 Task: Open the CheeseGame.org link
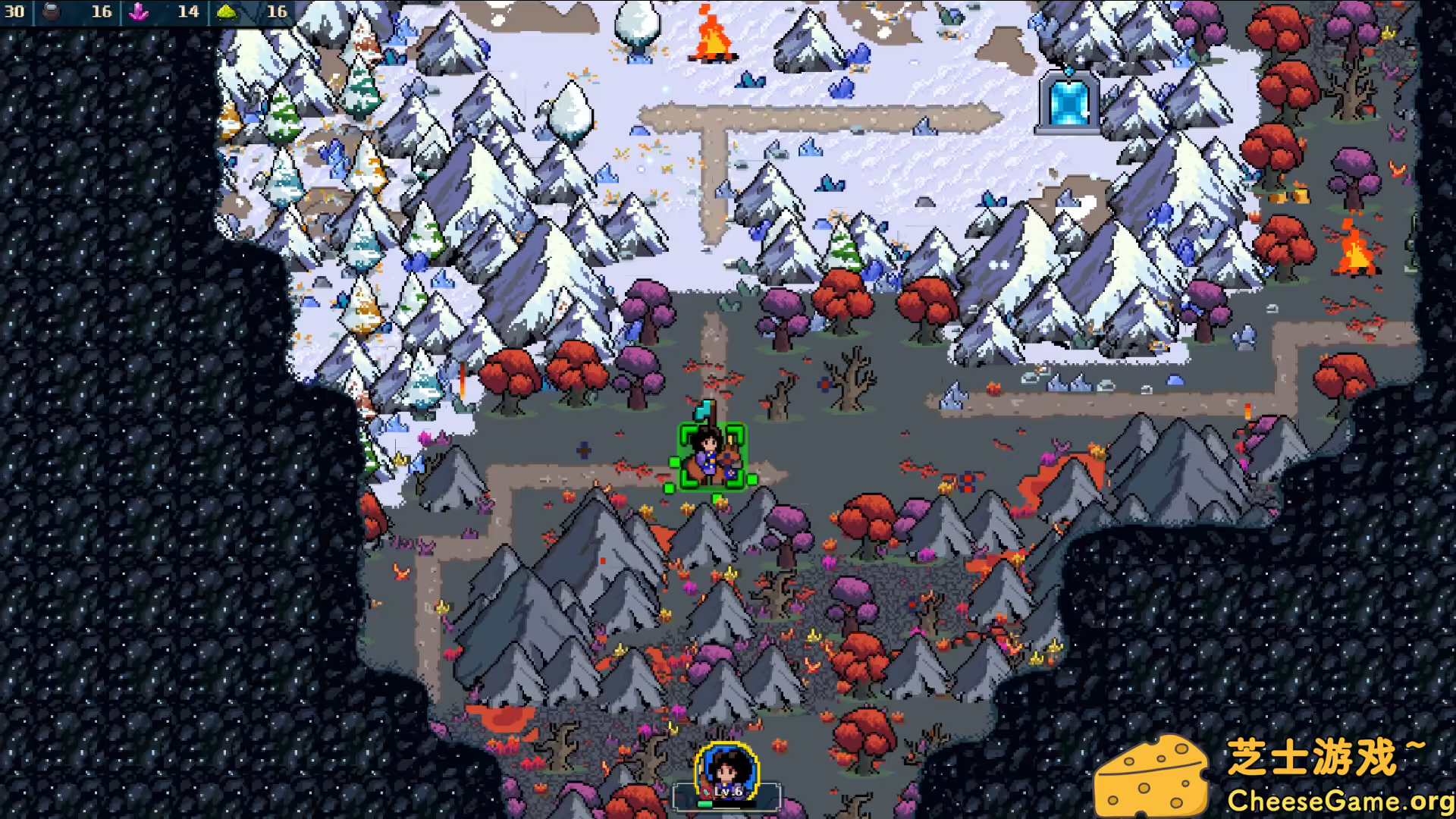point(1342,800)
